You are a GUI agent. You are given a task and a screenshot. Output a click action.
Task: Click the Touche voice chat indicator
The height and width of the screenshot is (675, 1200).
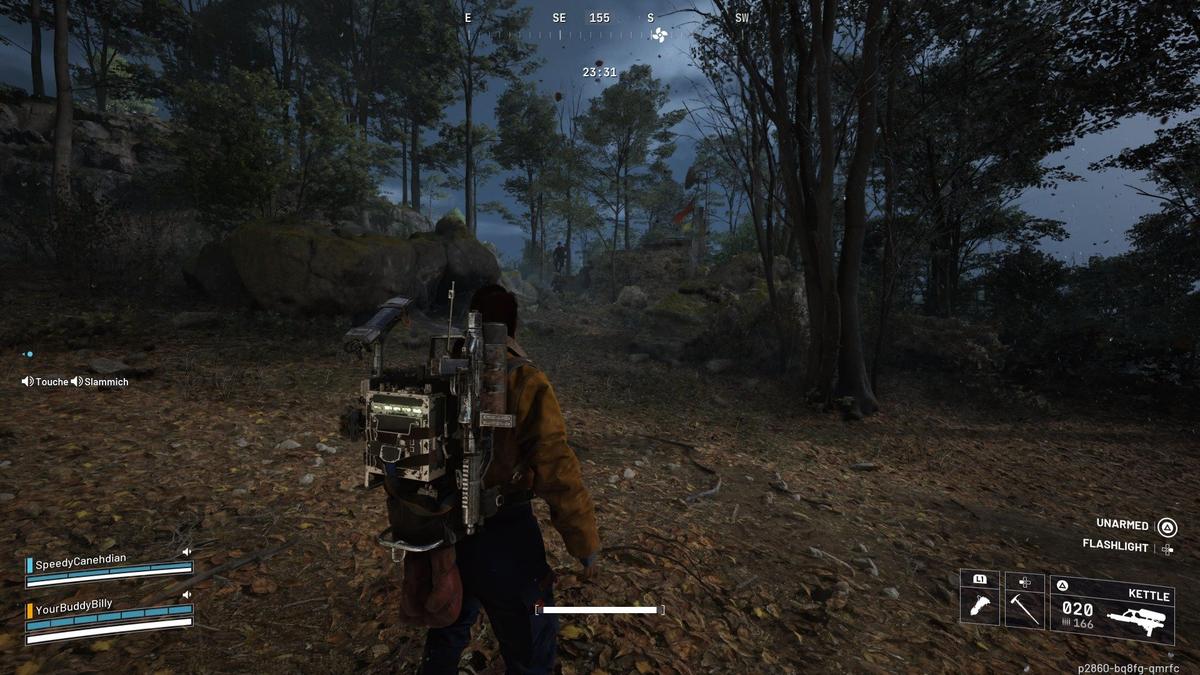45,382
